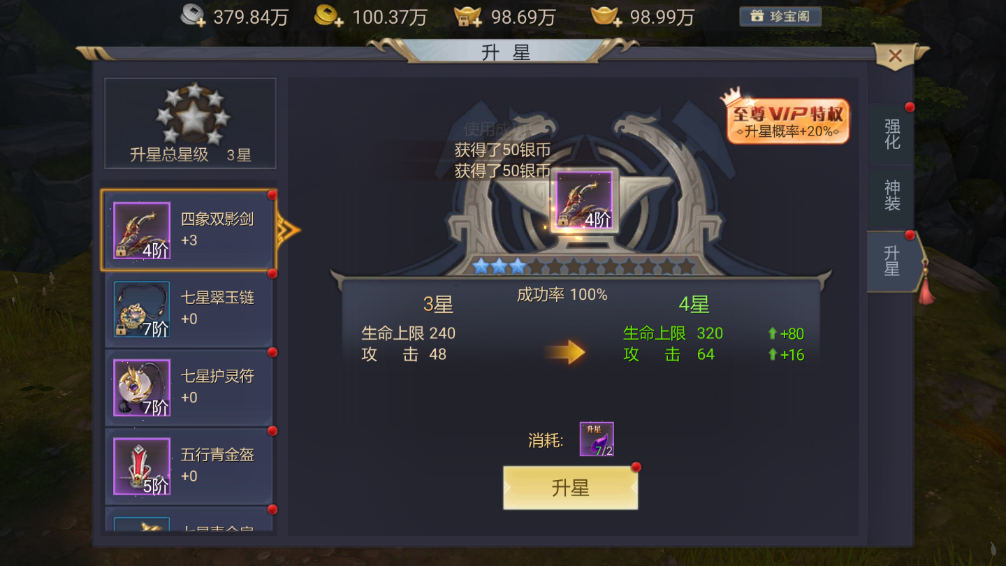Select the 升星 side tab
The height and width of the screenshot is (566, 1006).
pyautogui.click(x=891, y=260)
